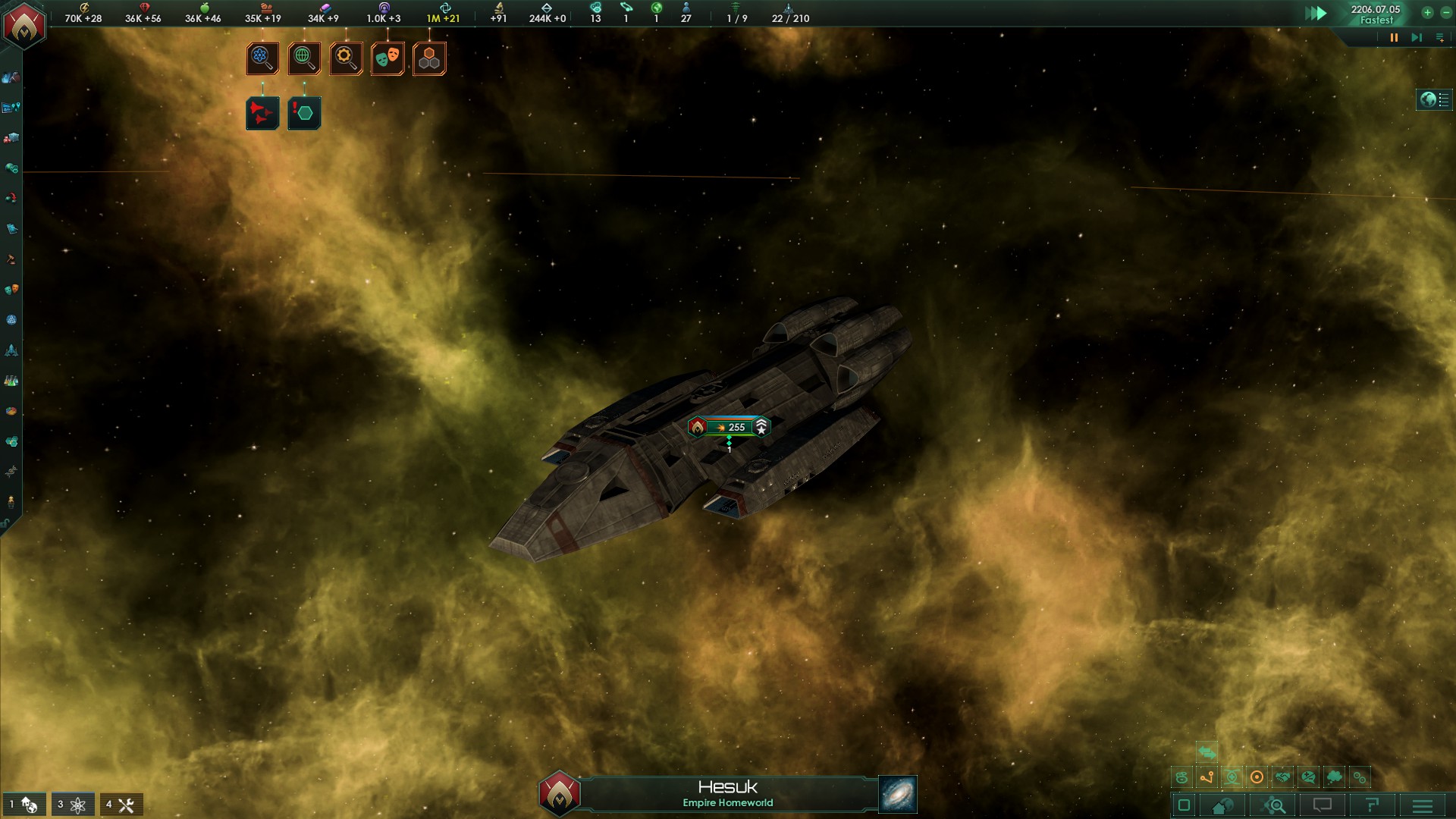Open the theater masks alert icon
This screenshot has height=819, width=1456.
click(x=388, y=58)
